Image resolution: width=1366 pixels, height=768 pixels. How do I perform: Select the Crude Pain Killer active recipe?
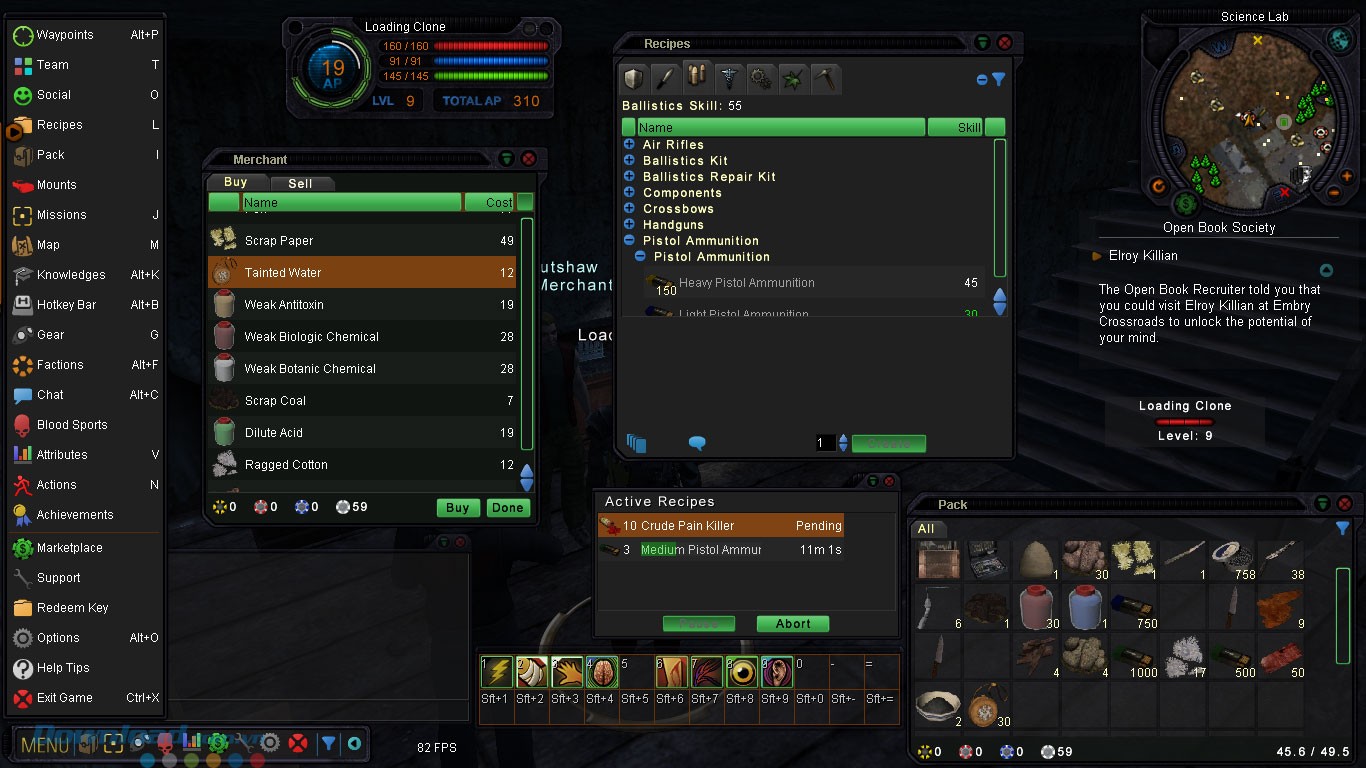point(678,526)
